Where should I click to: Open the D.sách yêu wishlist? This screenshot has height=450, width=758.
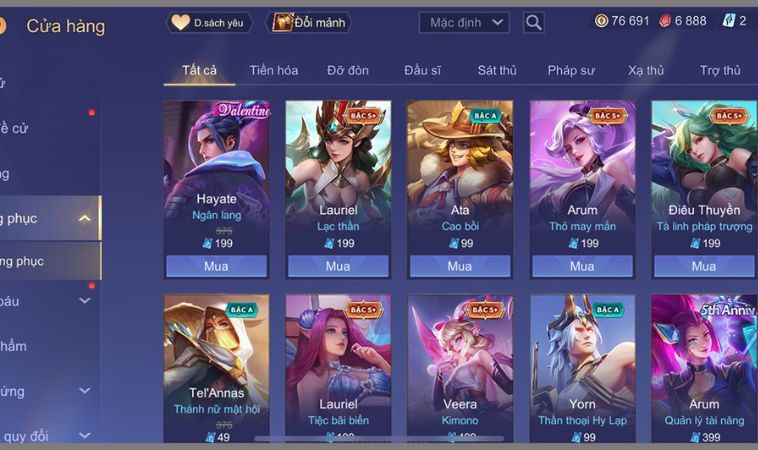click(209, 22)
